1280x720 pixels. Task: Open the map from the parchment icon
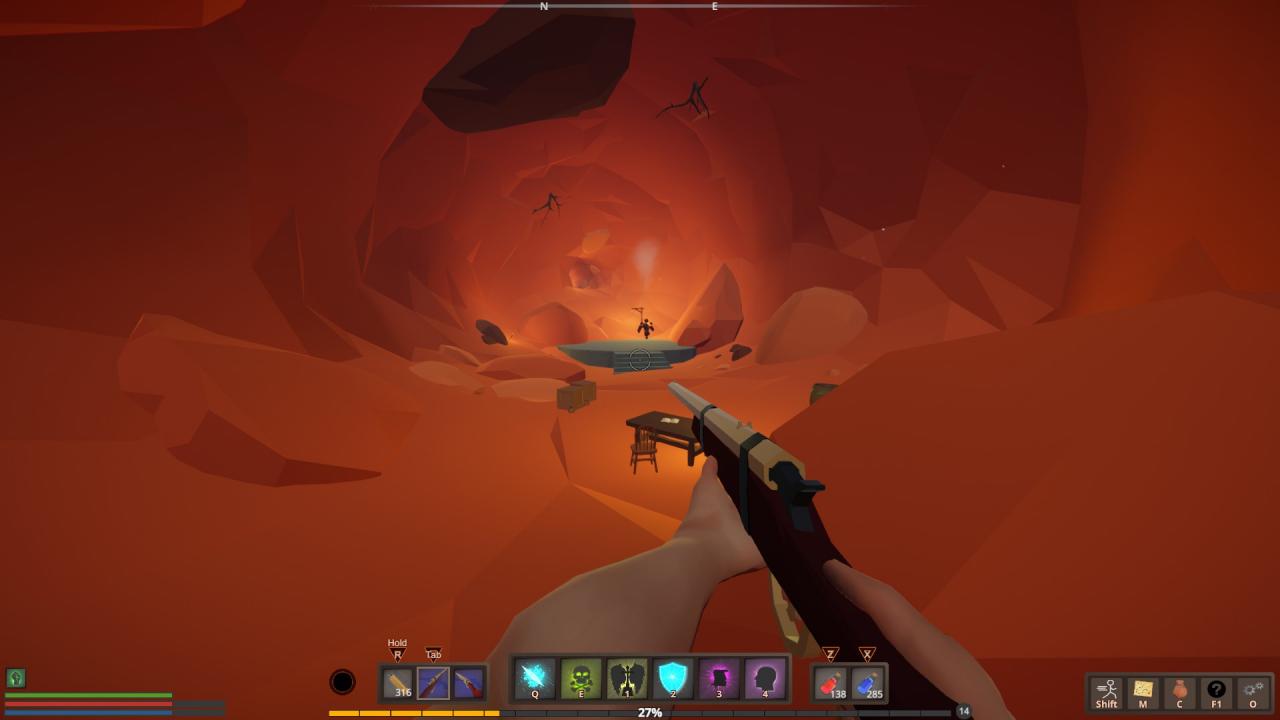[x=1143, y=692]
